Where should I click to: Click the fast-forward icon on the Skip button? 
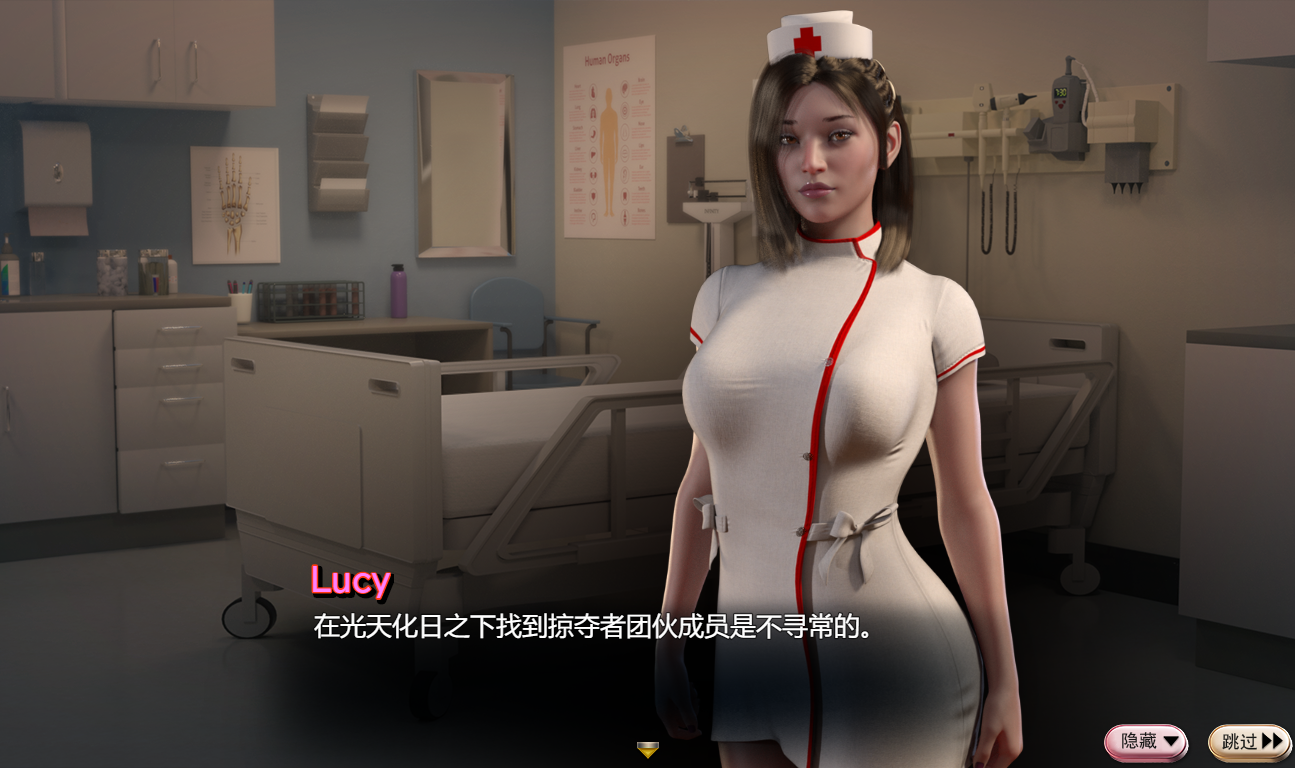(1270, 742)
